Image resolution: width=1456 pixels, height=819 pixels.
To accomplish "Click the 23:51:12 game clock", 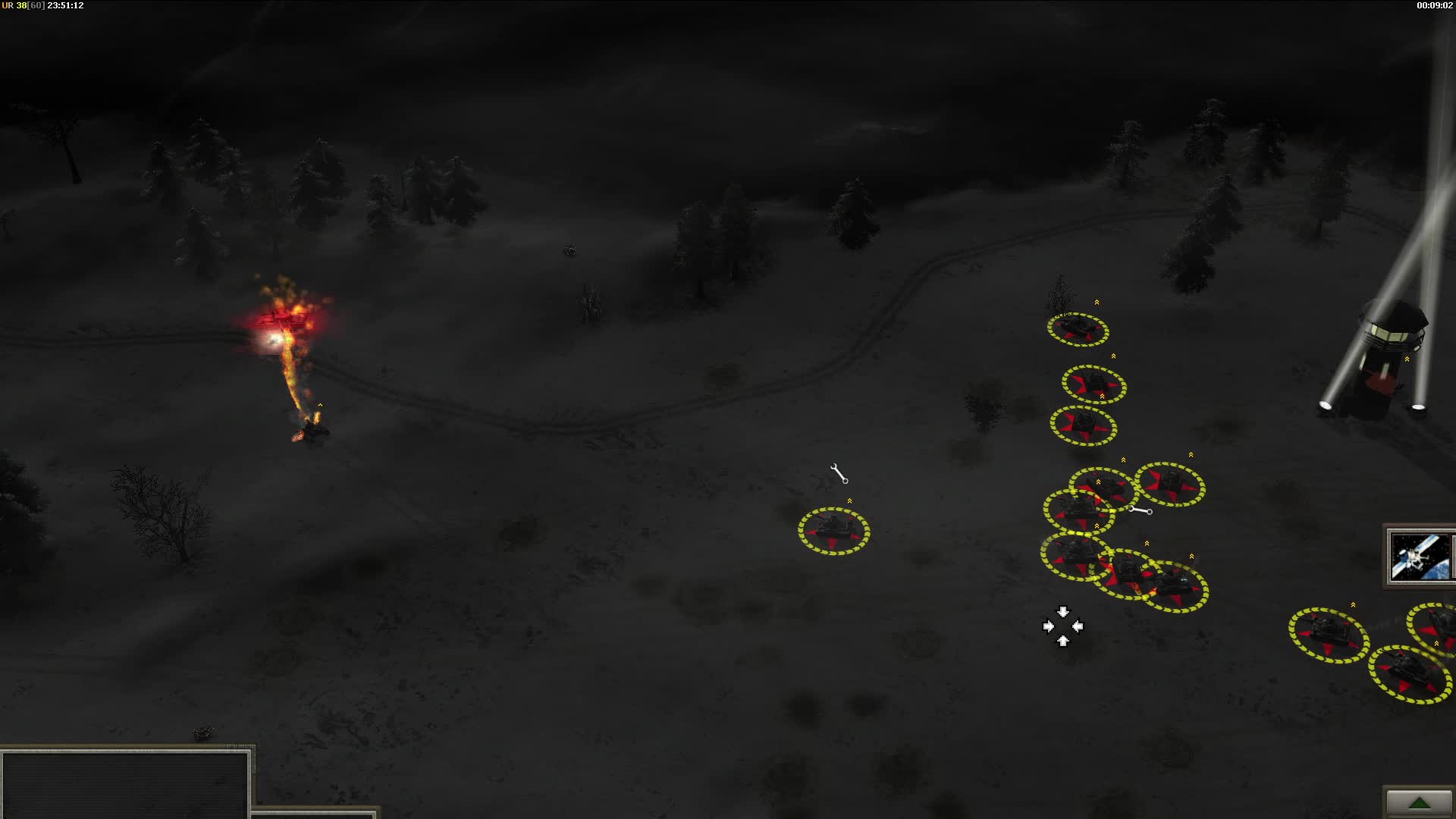I will click(65, 5).
